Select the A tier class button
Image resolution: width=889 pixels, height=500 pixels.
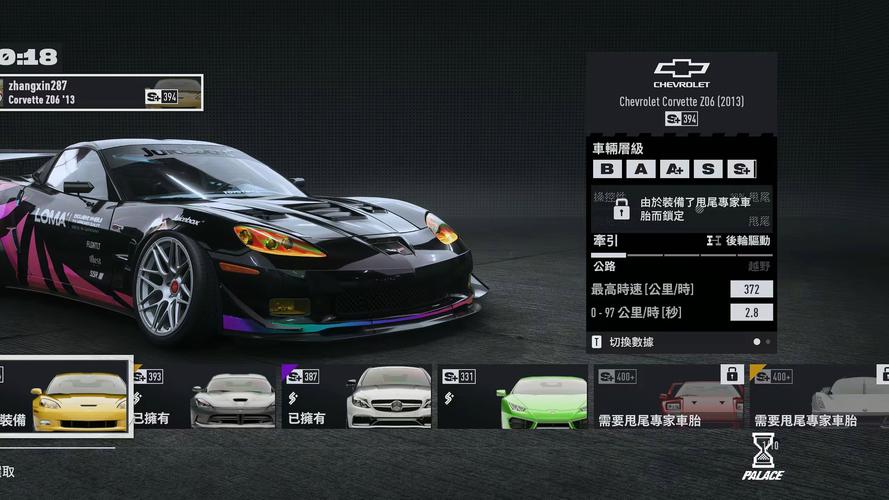[x=641, y=169]
